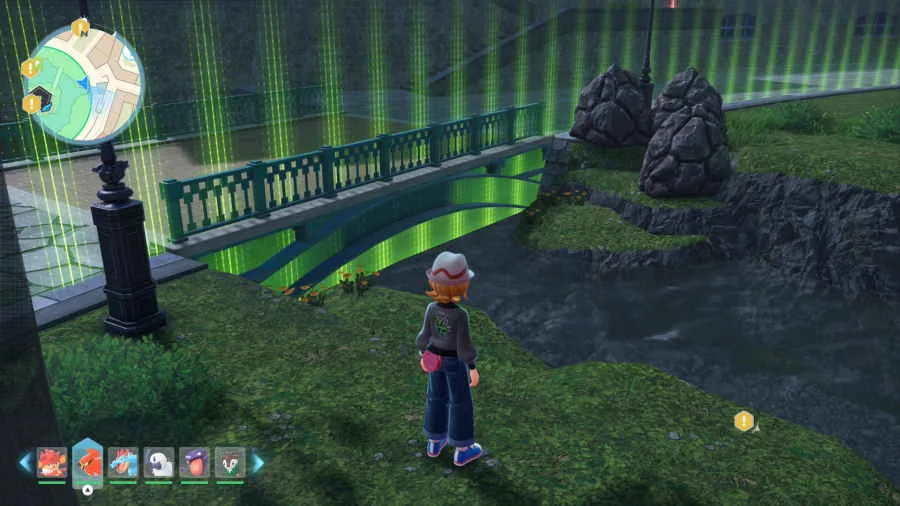
Task: Pick the purple-and-red Pokémon party slot
Action: pyautogui.click(x=194, y=462)
